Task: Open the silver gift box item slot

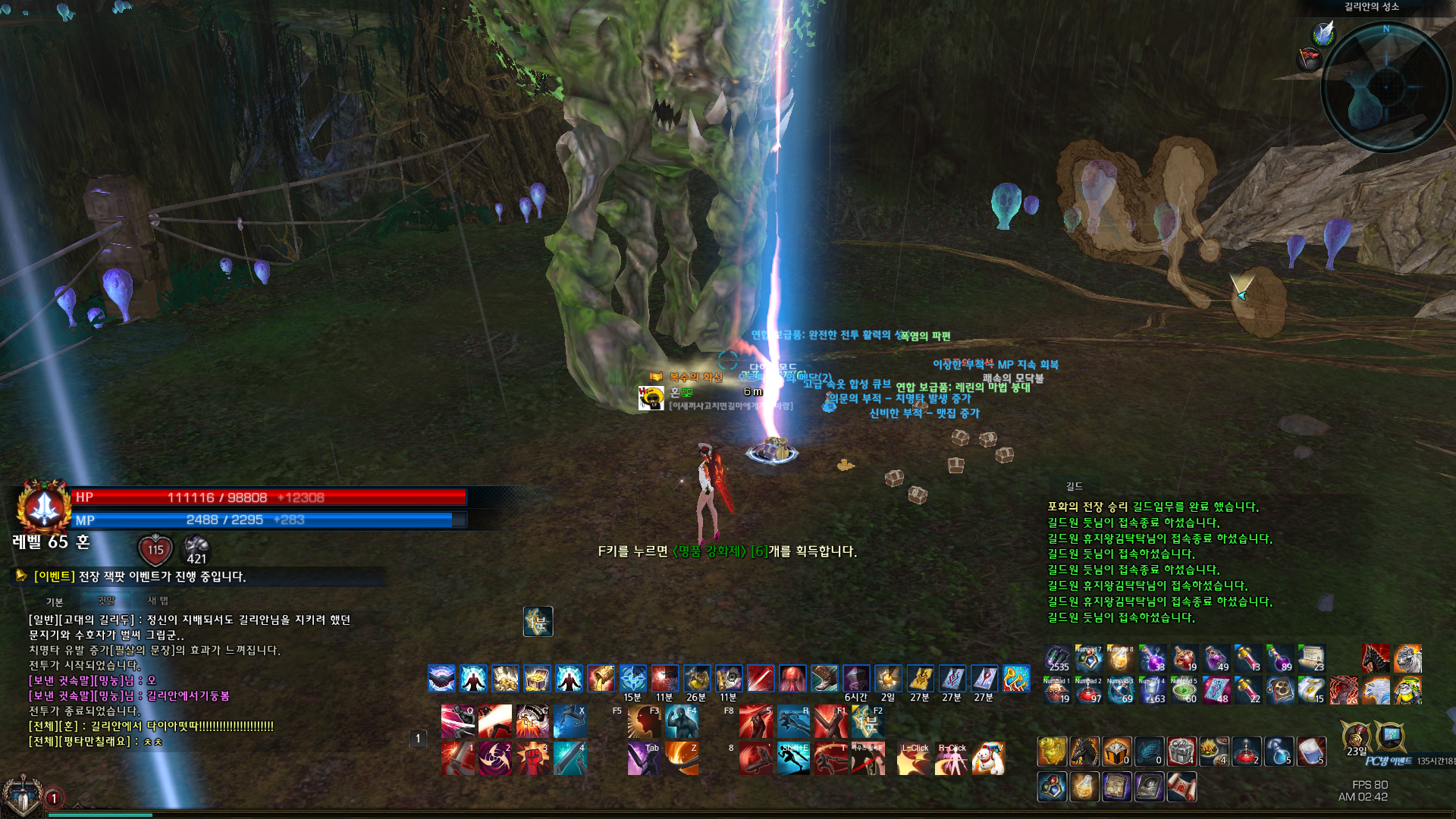Action: [x=1181, y=751]
